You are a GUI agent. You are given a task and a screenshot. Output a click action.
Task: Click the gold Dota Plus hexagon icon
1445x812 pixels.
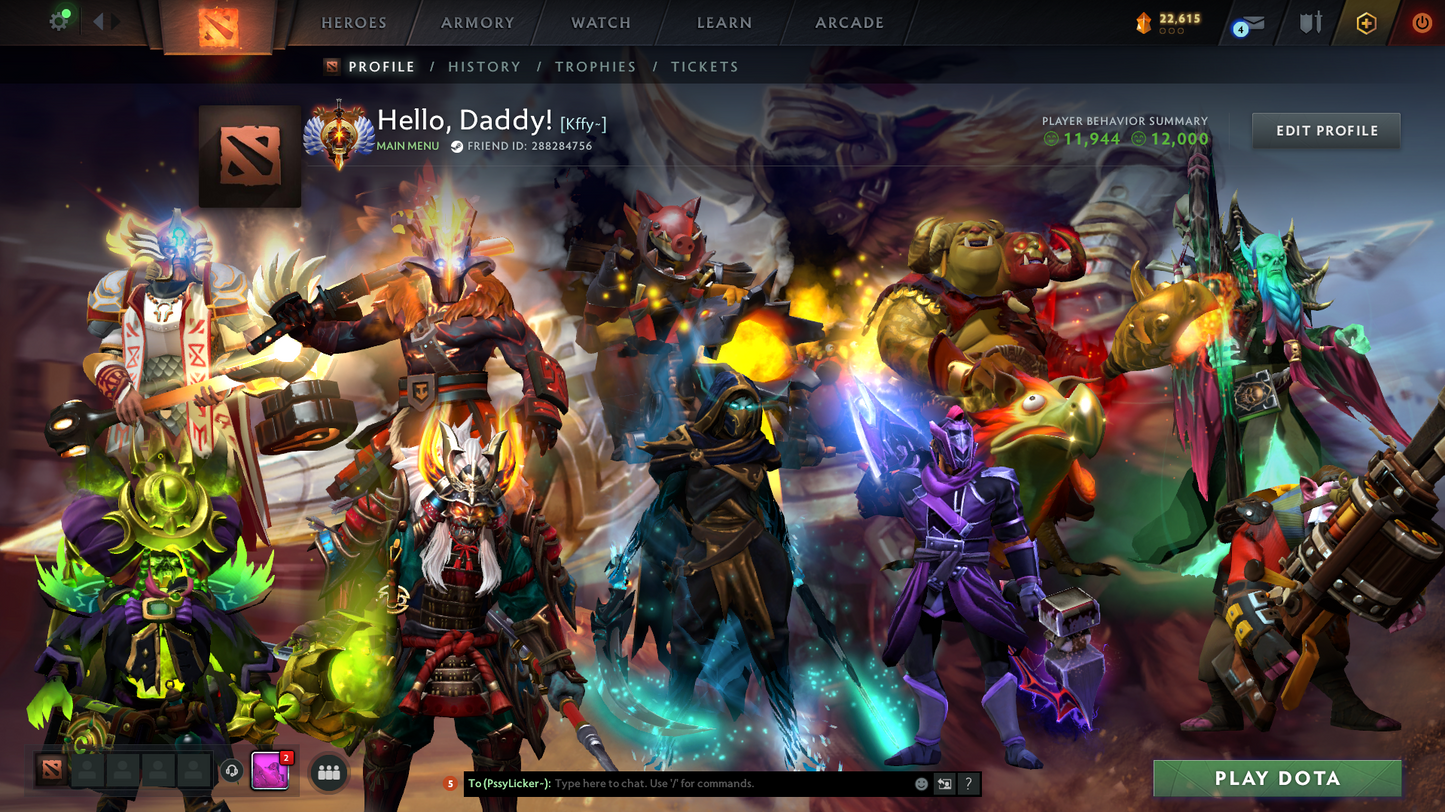(x=1366, y=23)
